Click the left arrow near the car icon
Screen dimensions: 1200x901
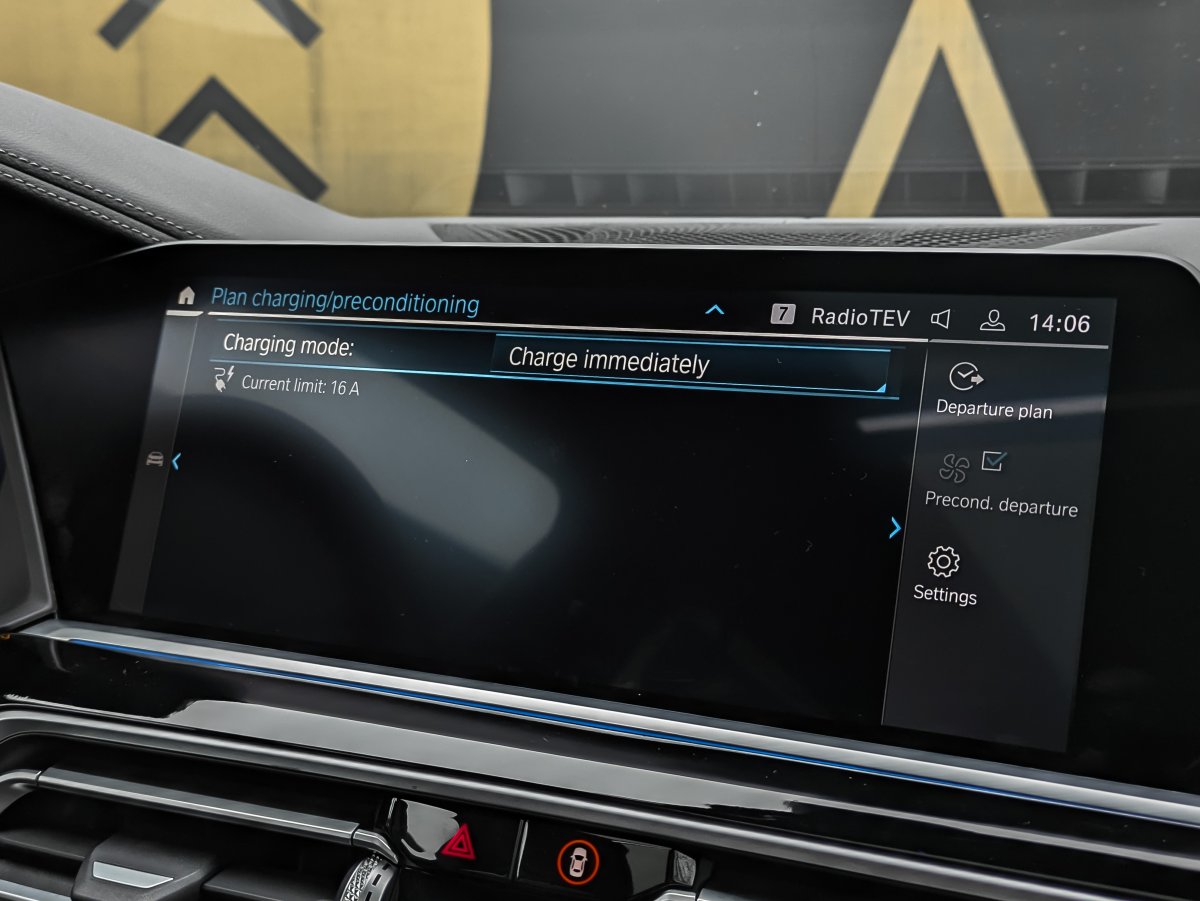(x=176, y=461)
